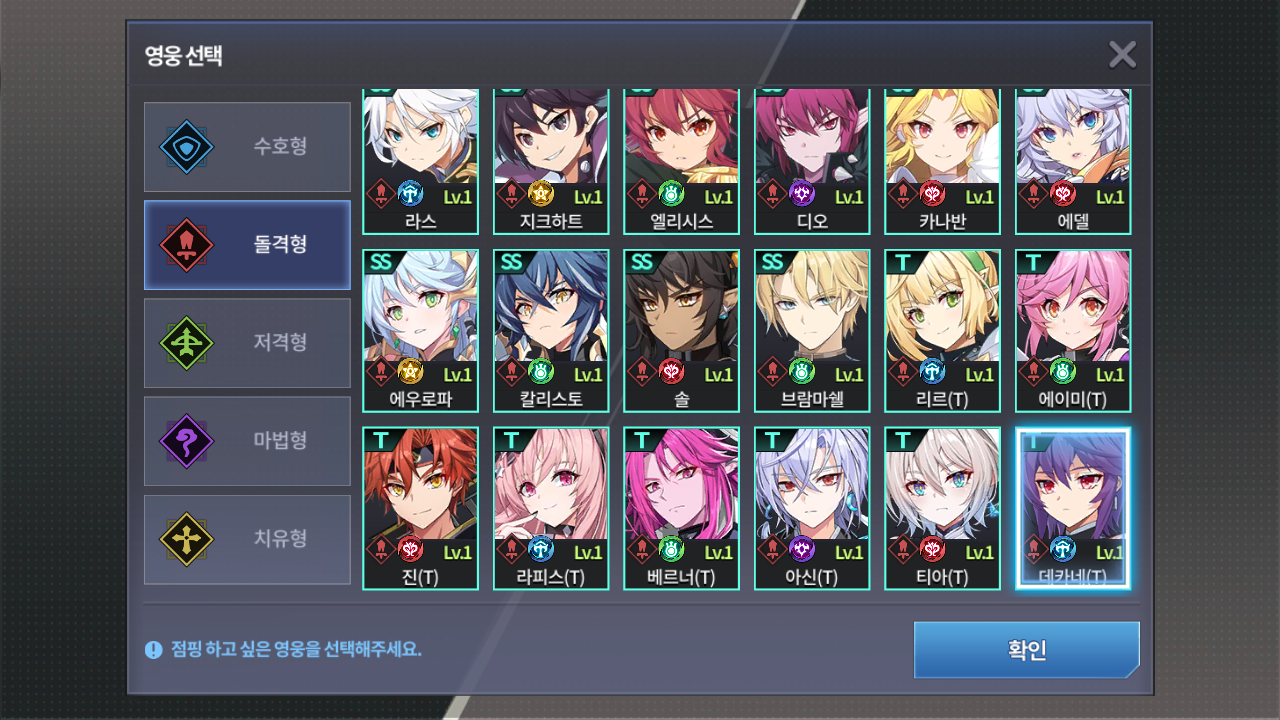Show the 마법형 class tab

[247, 441]
